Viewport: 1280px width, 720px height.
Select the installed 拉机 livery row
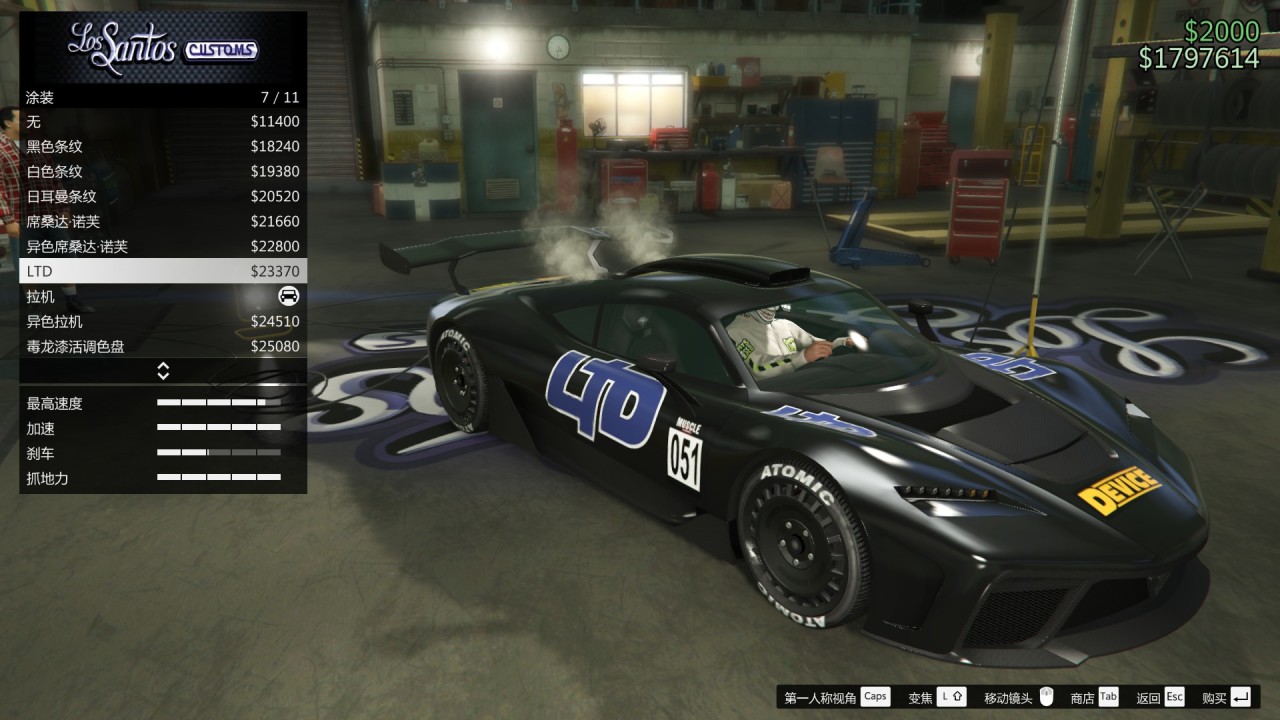pyautogui.click(x=163, y=297)
